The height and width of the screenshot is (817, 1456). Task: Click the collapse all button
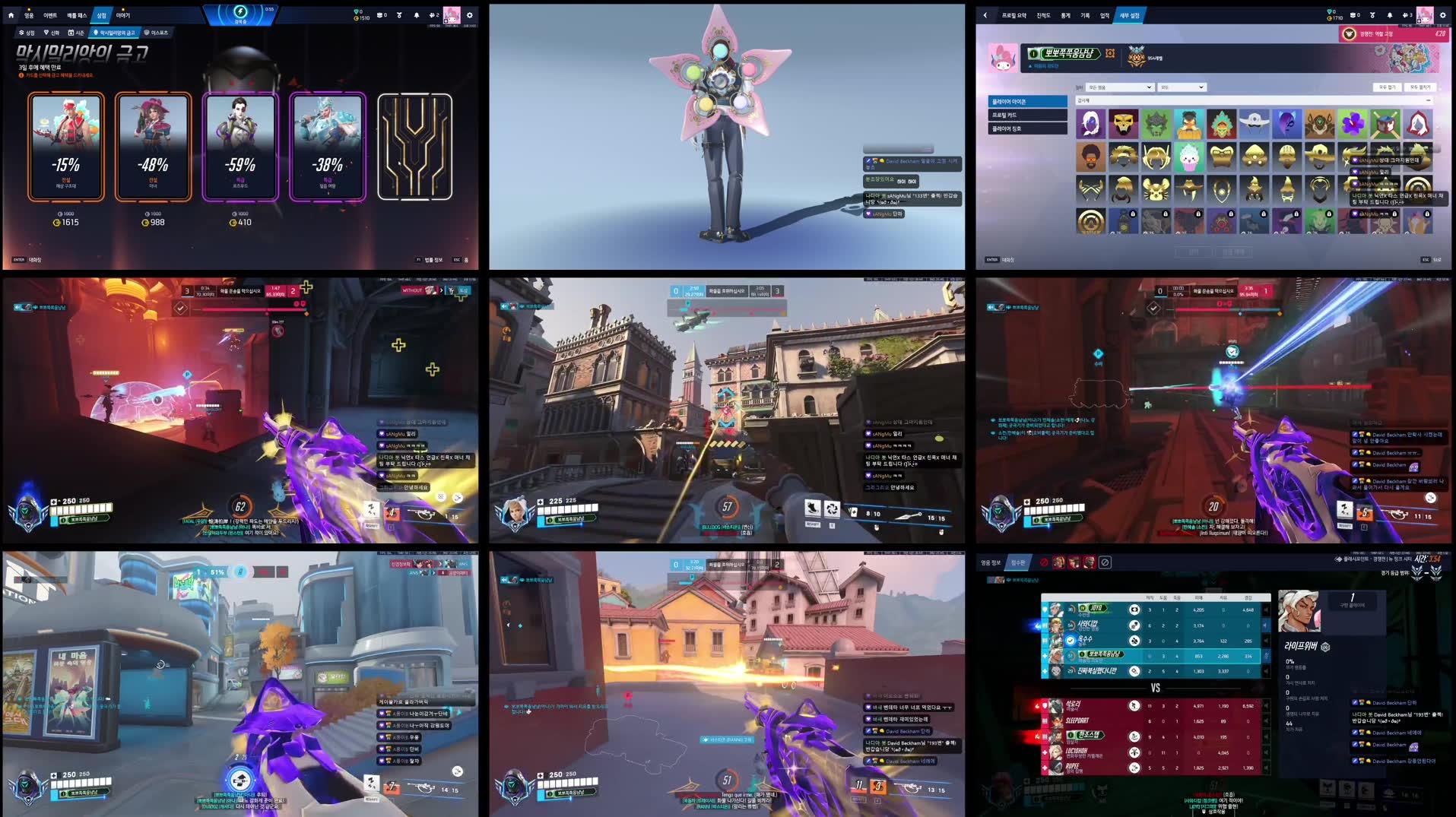(1389, 87)
